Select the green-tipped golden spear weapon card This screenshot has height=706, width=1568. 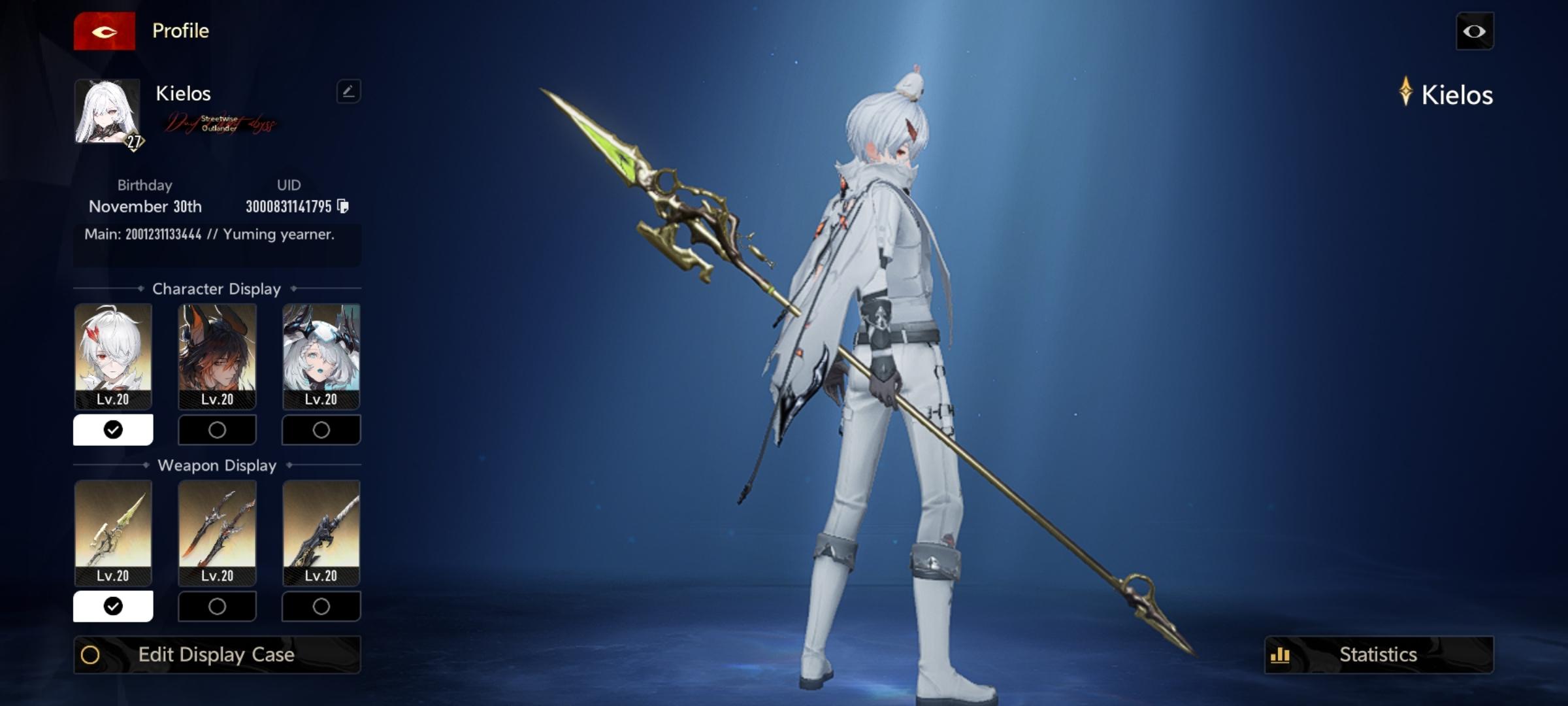pos(113,532)
